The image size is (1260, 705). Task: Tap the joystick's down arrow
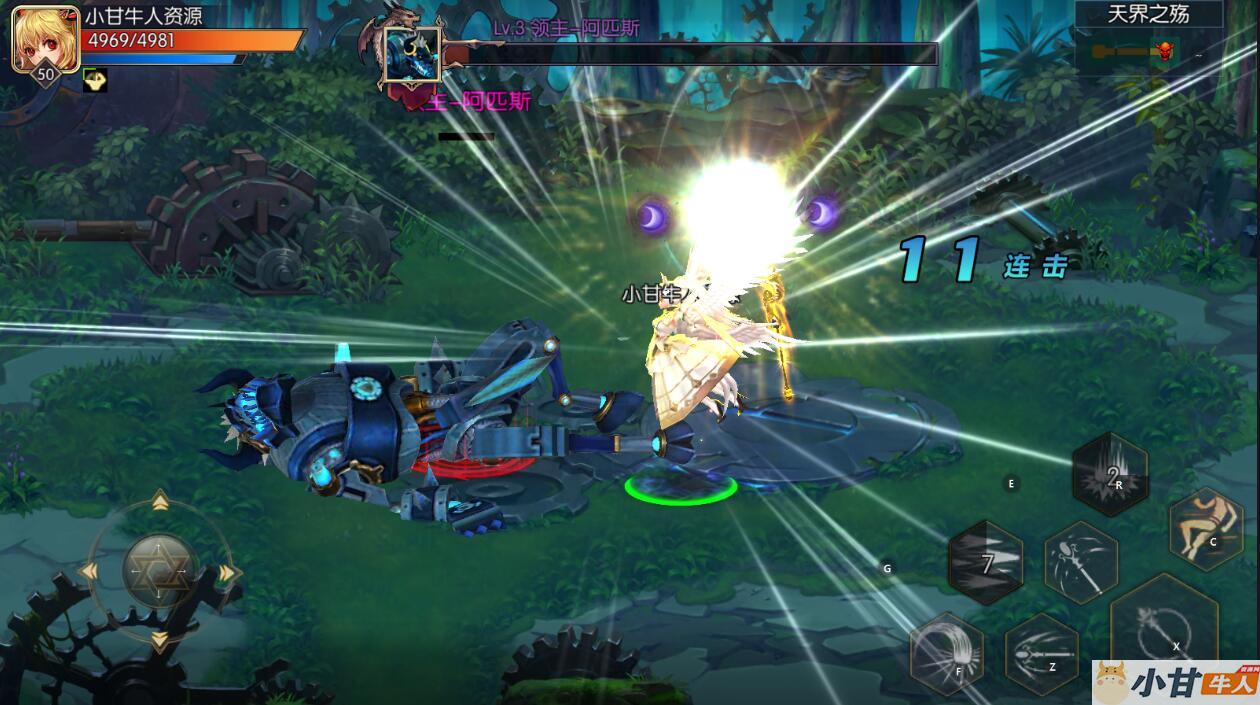(x=160, y=640)
